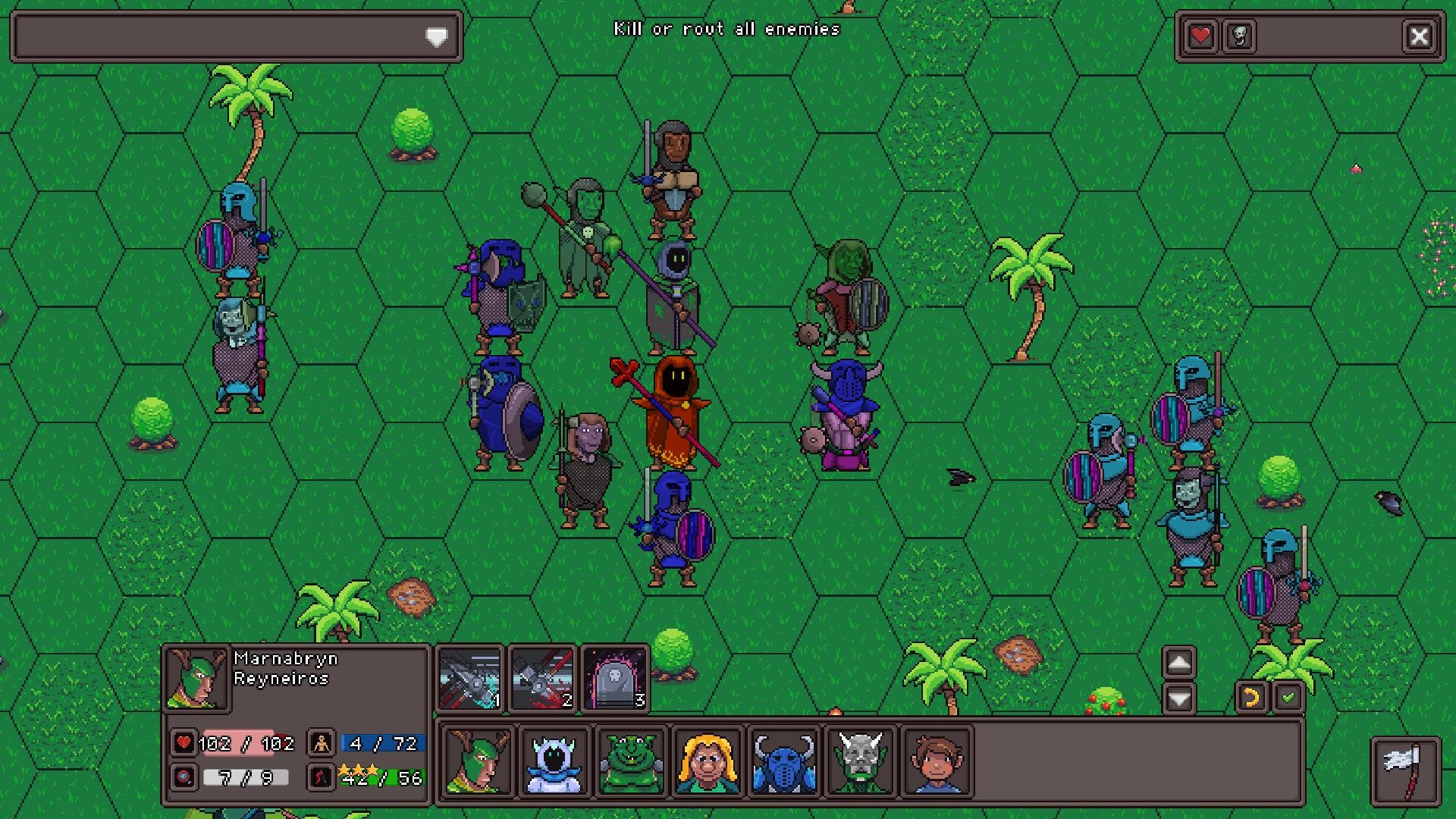Select ability slot 1, the crossbow shot
Viewport: 1456px width, 819px height.
(470, 679)
